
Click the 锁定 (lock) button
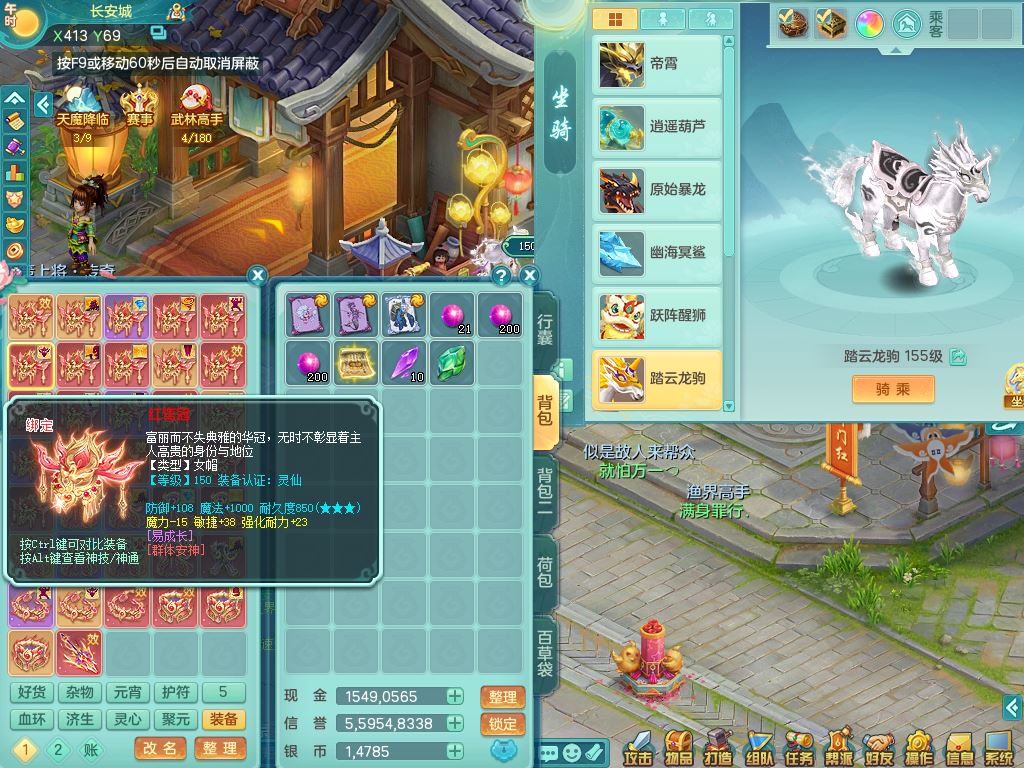coord(503,724)
